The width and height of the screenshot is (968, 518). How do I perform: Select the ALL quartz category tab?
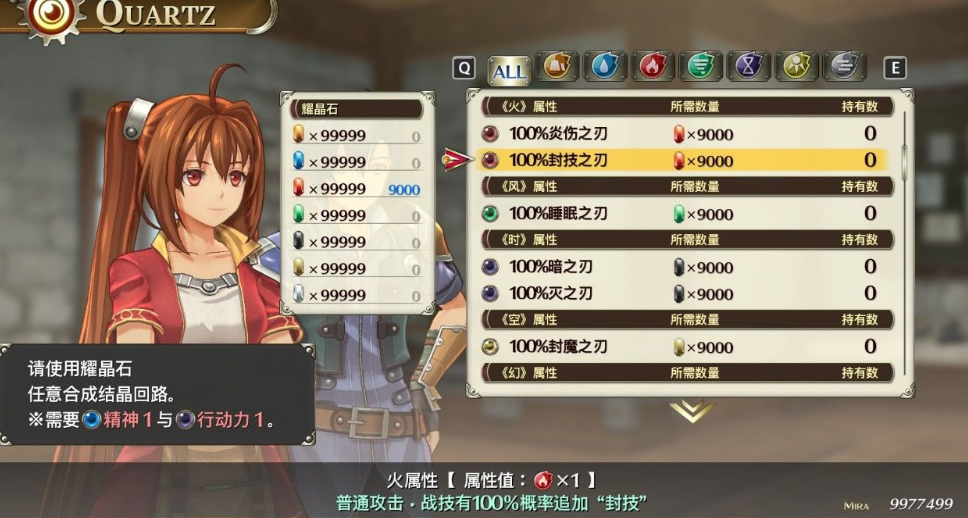[x=509, y=69]
